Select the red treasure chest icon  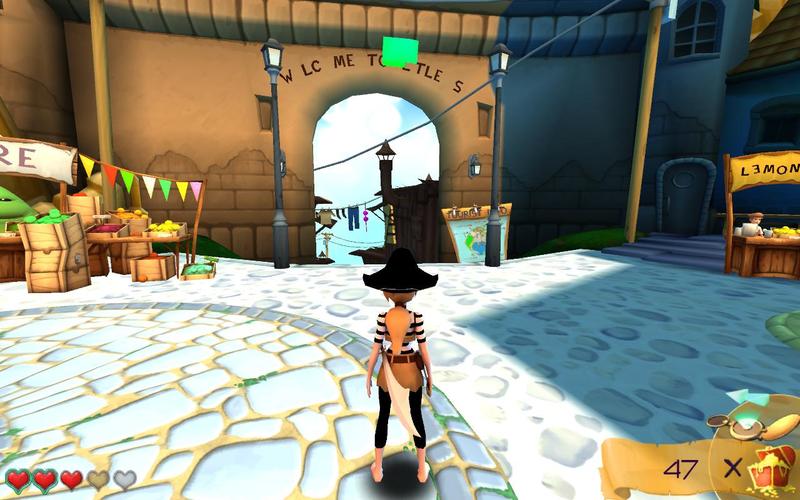point(774,468)
